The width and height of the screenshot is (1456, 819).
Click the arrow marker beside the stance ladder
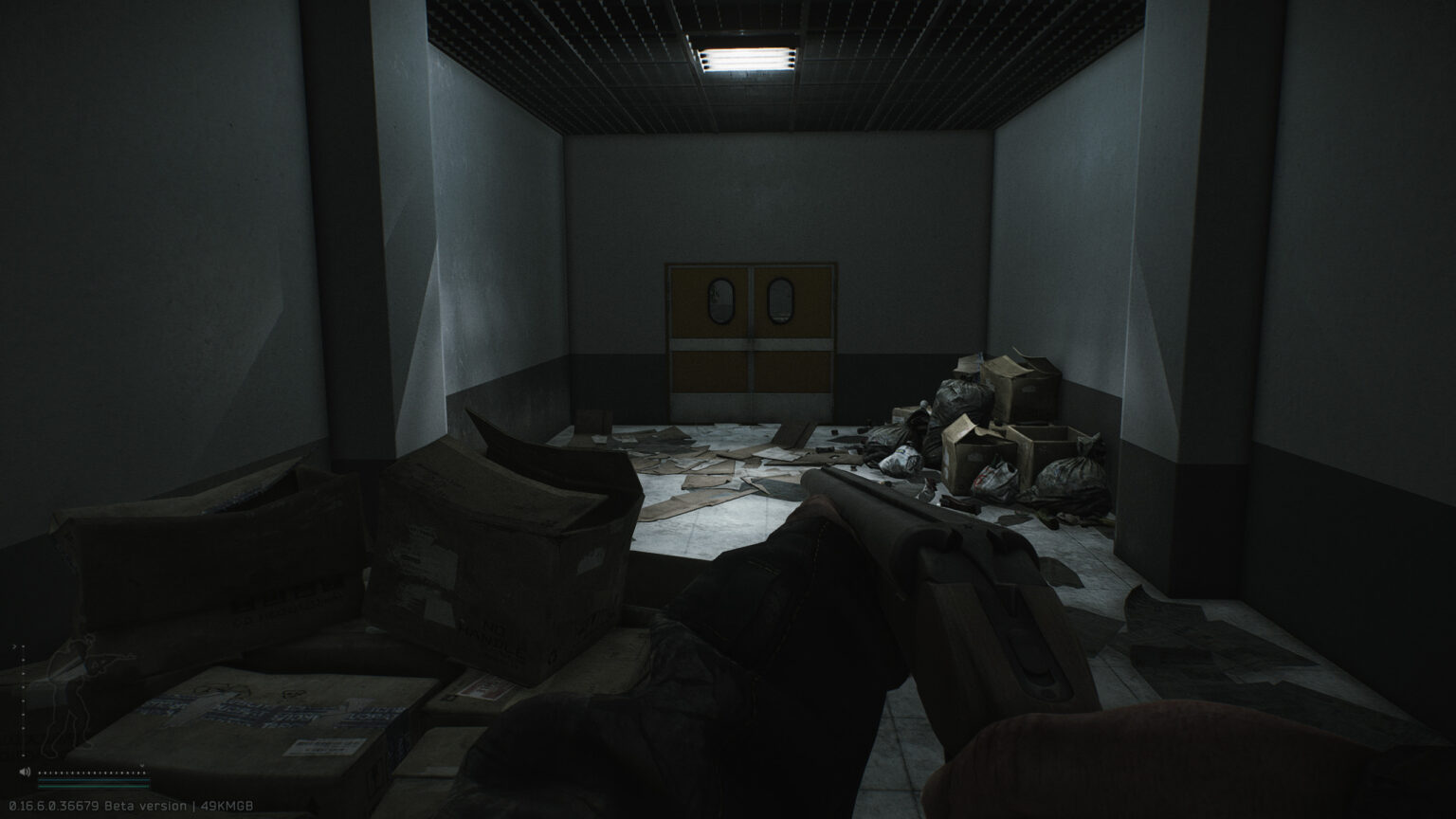(15, 646)
